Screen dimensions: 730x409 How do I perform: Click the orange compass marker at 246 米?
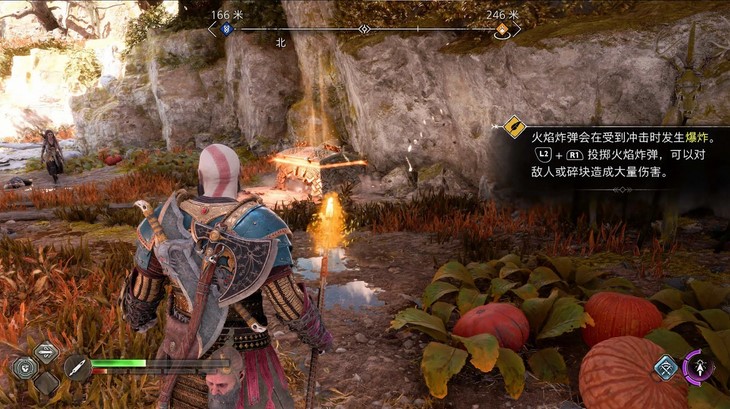pos(501,30)
